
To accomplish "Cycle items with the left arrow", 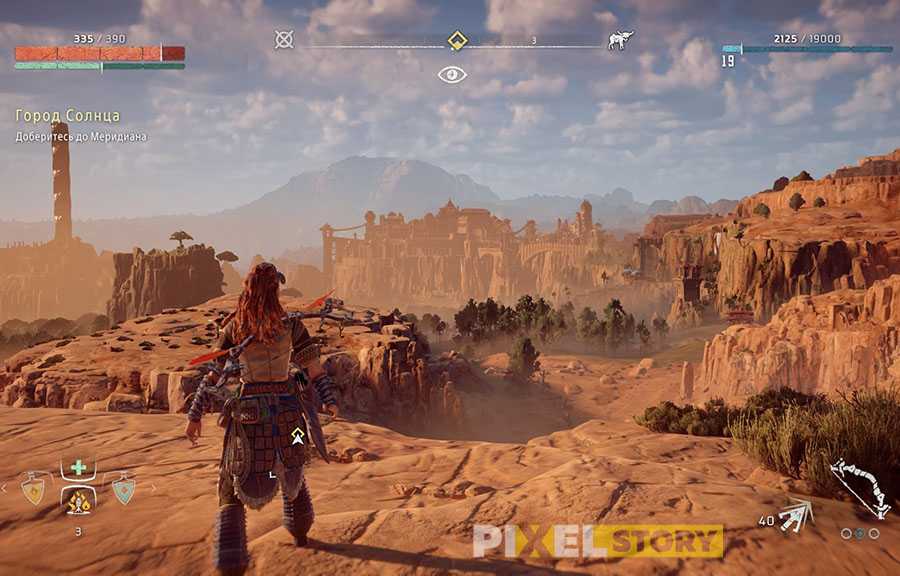I will [4, 489].
